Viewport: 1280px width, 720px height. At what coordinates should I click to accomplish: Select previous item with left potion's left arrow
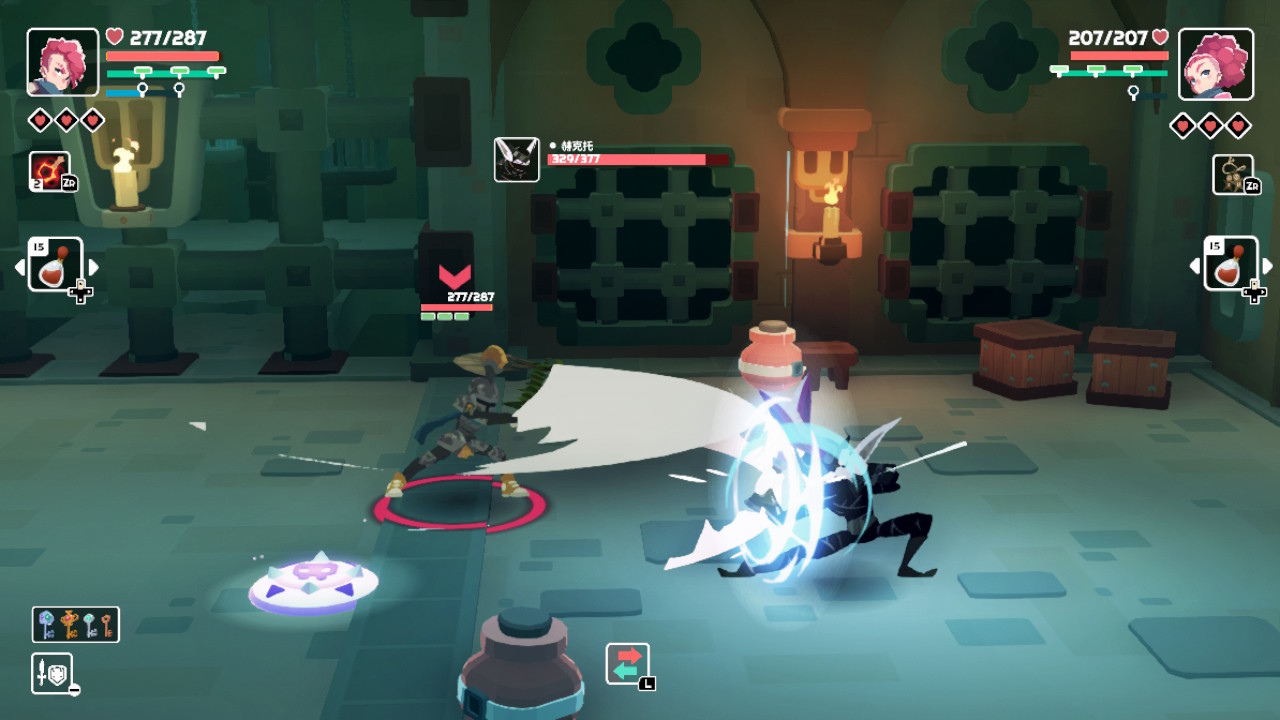19,267
